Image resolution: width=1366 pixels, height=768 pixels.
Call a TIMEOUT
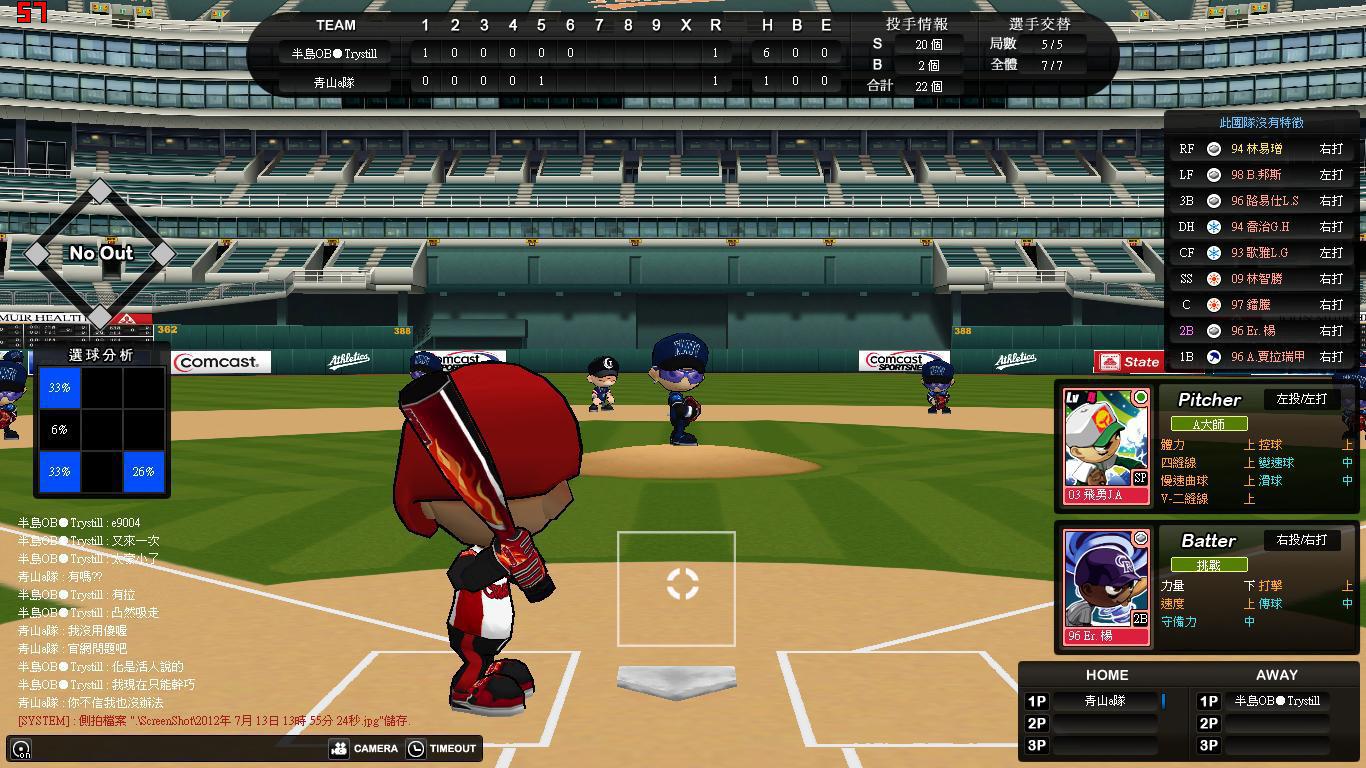tap(442, 748)
